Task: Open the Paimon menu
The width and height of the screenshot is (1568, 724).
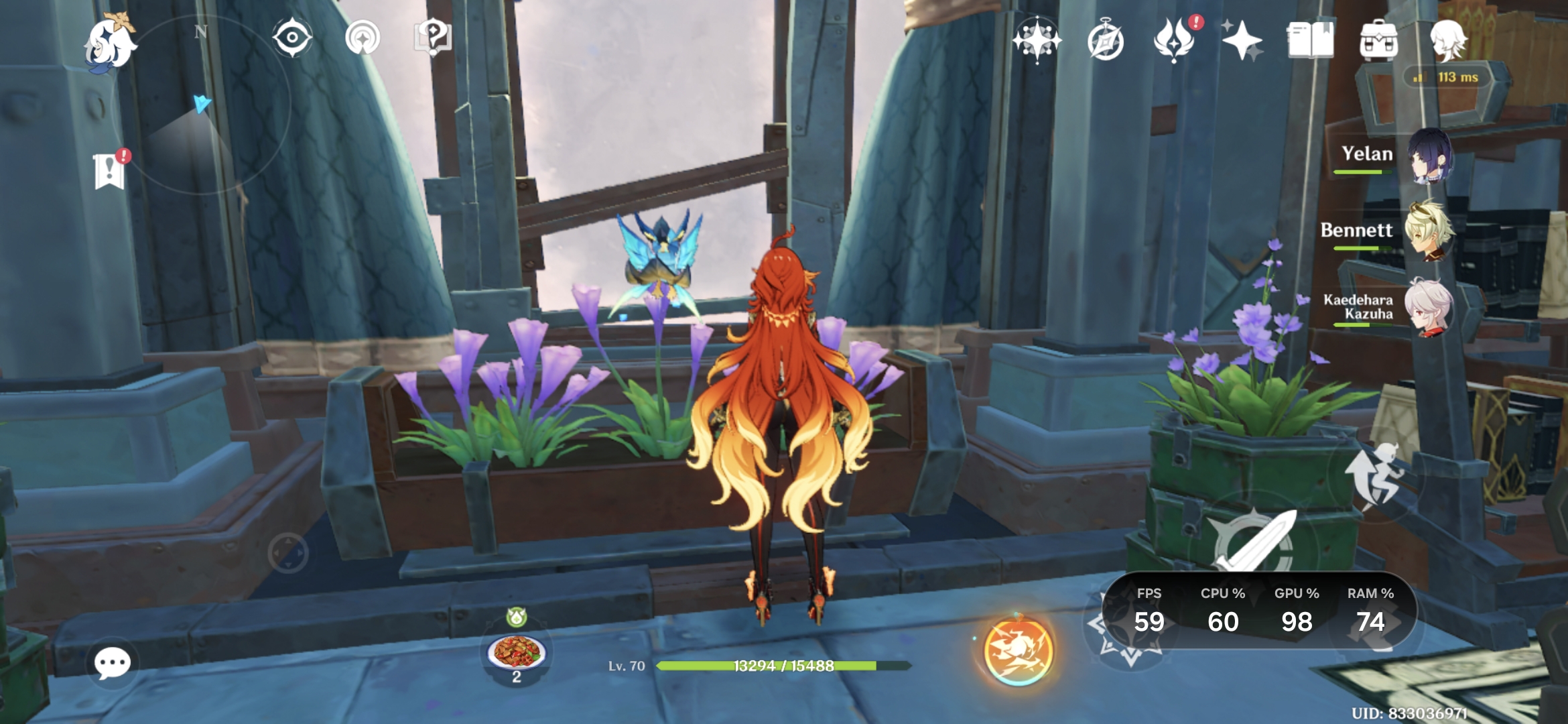Action: [111, 44]
